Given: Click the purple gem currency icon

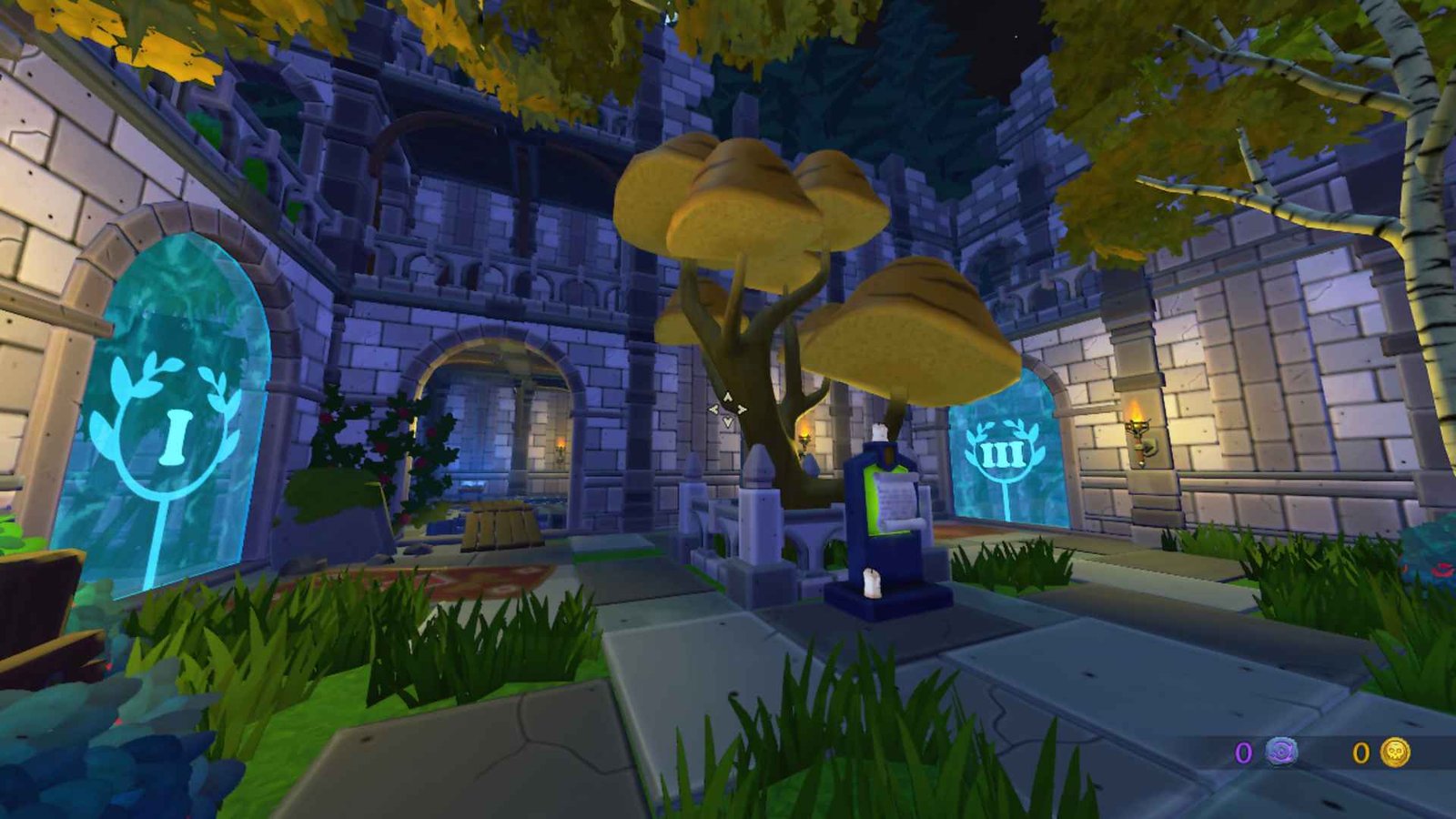Looking at the screenshot, I should 1282,753.
